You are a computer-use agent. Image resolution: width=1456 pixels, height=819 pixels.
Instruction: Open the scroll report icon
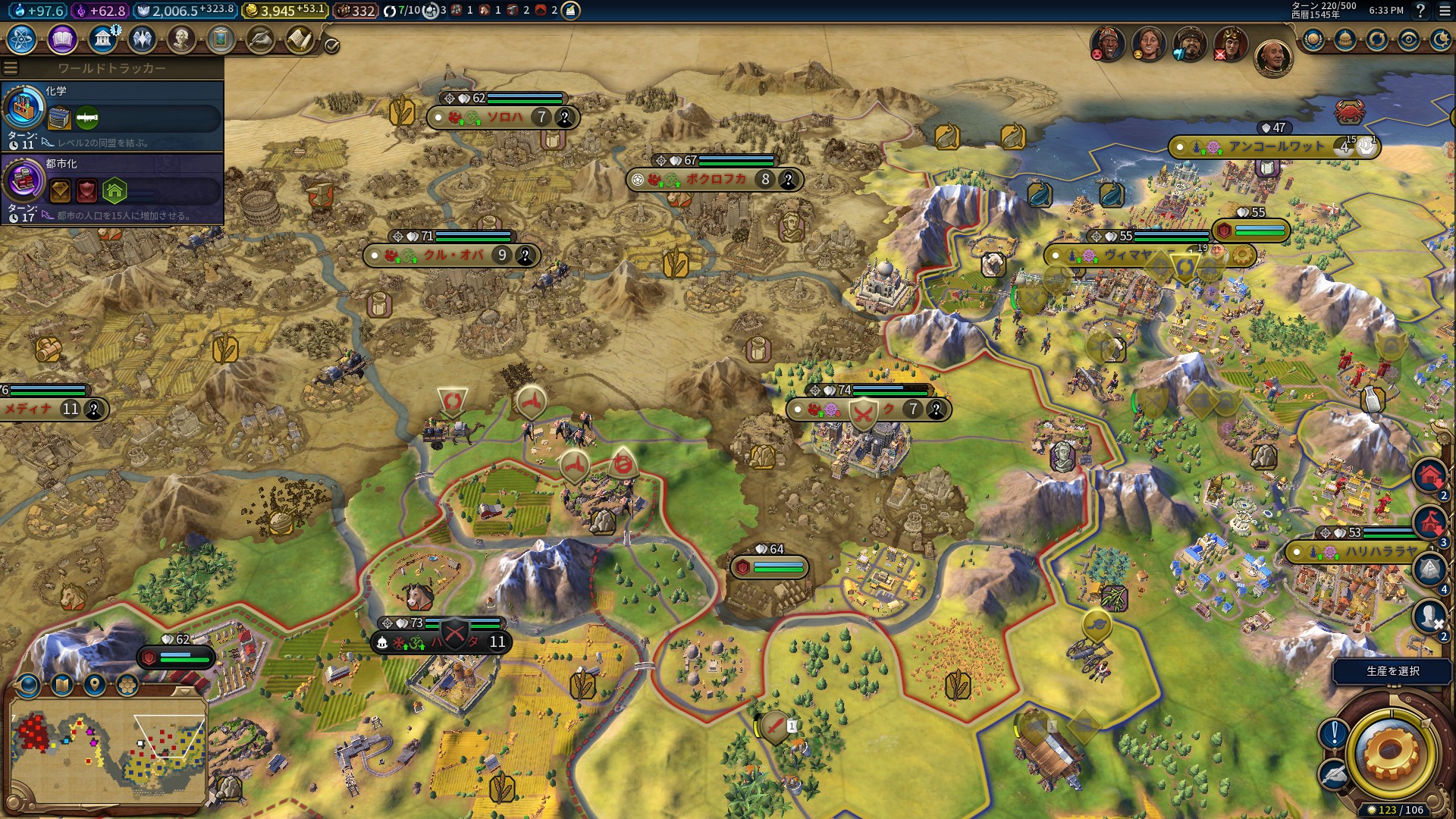(300, 39)
